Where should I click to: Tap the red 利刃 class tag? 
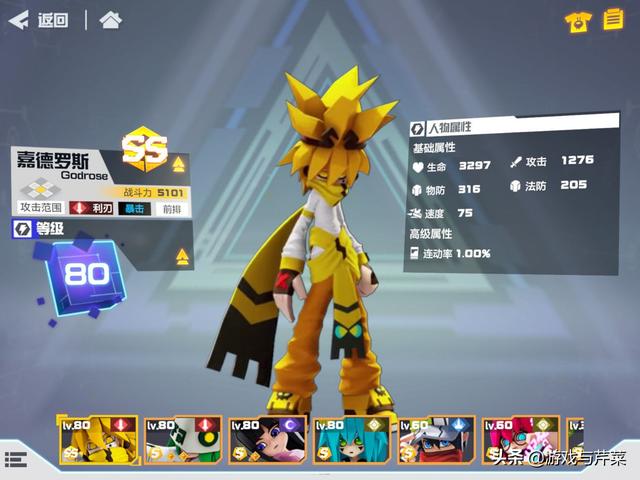coord(93,208)
